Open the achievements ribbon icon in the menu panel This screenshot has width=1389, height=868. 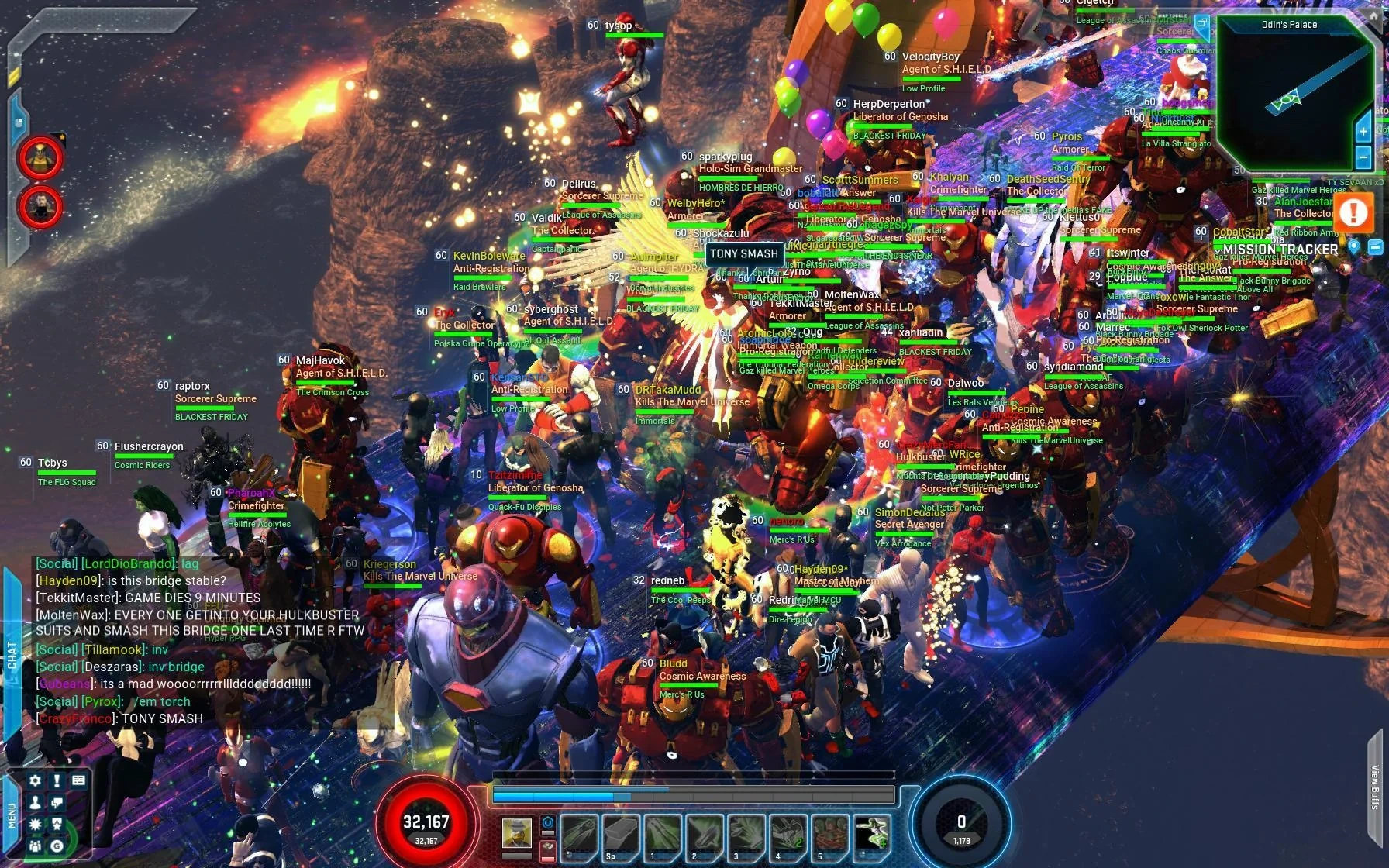57,824
